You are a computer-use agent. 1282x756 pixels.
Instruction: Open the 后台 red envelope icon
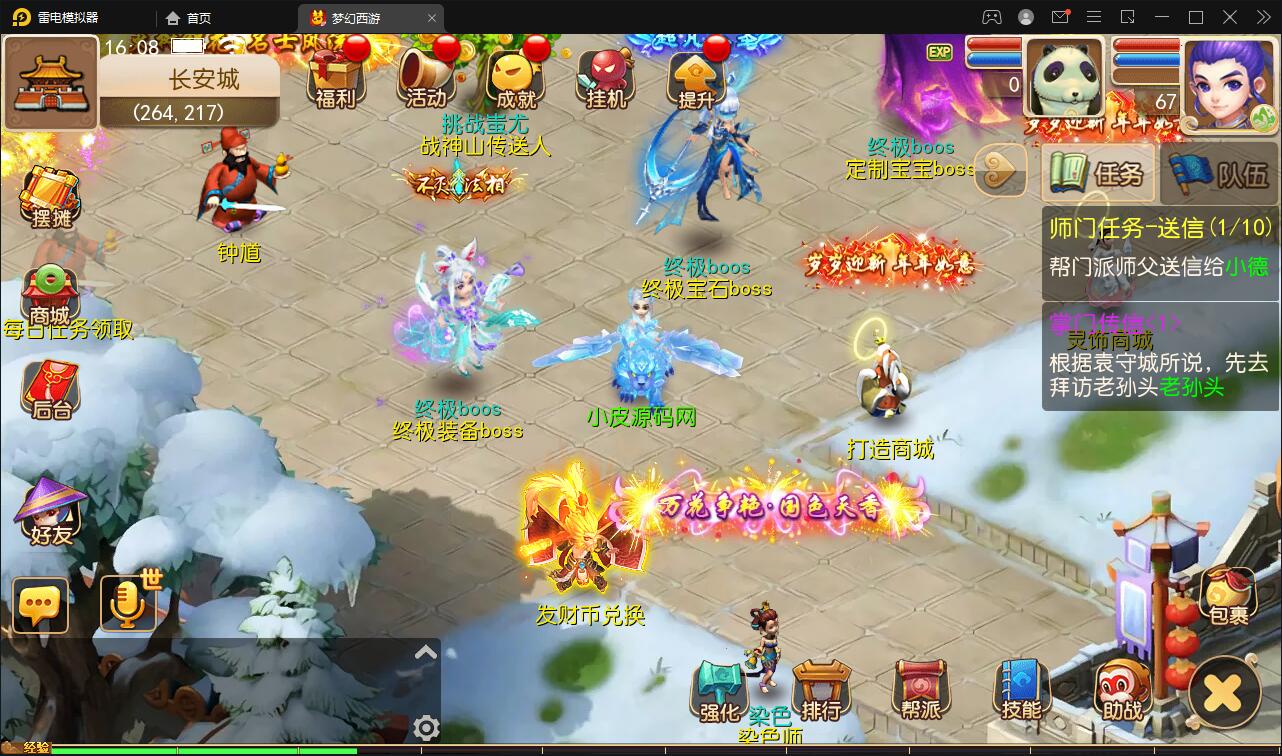50,388
